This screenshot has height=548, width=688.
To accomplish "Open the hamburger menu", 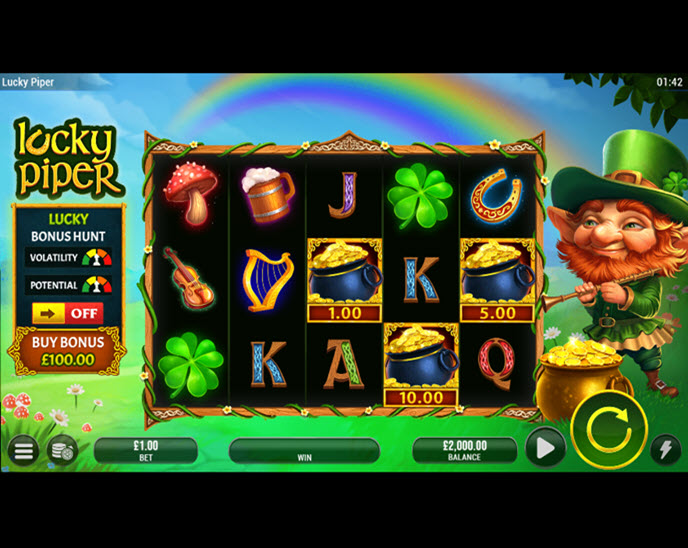I will coord(23,451).
